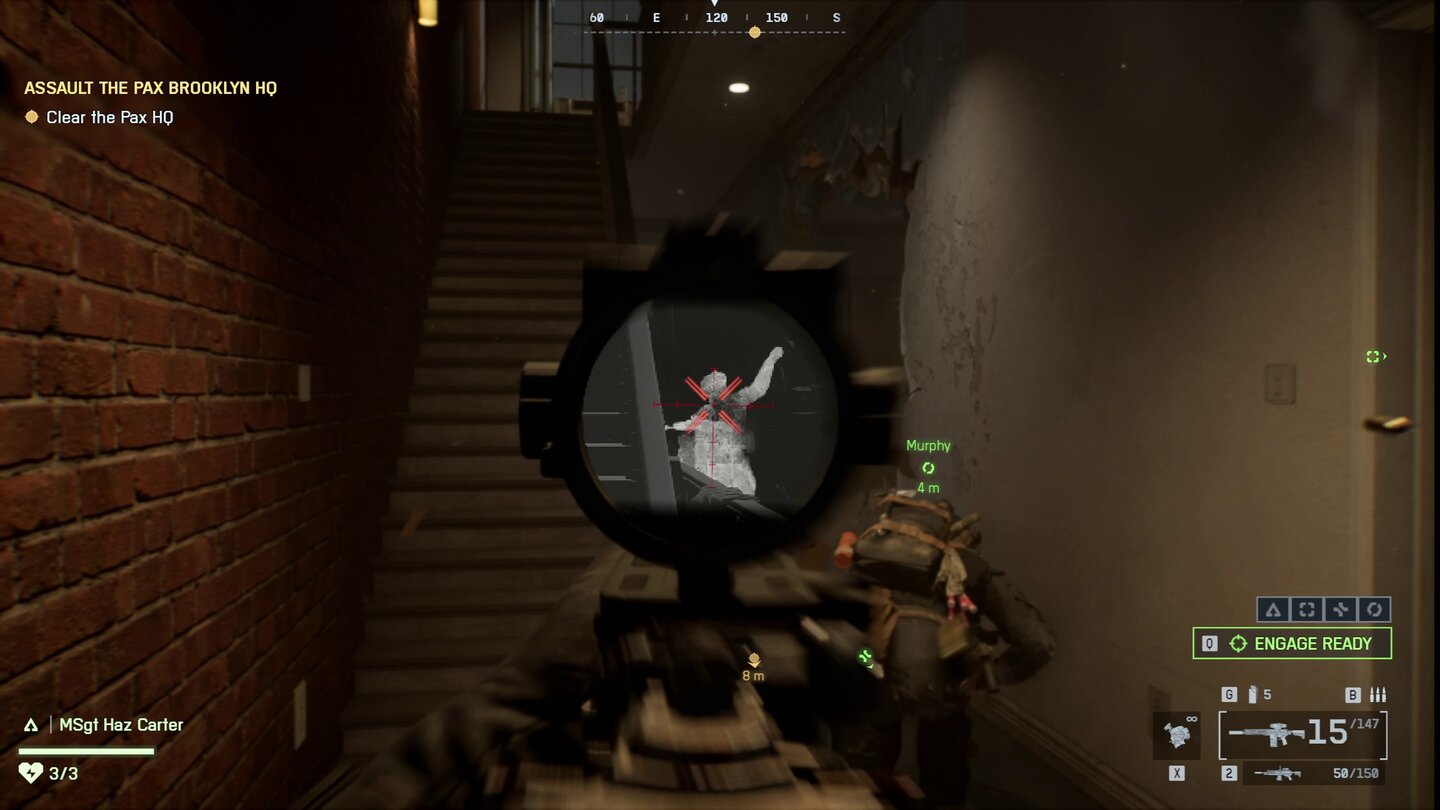The height and width of the screenshot is (810, 1440).
Task: Toggle the secondary weapon slot labeled 2
Action: click(1227, 772)
